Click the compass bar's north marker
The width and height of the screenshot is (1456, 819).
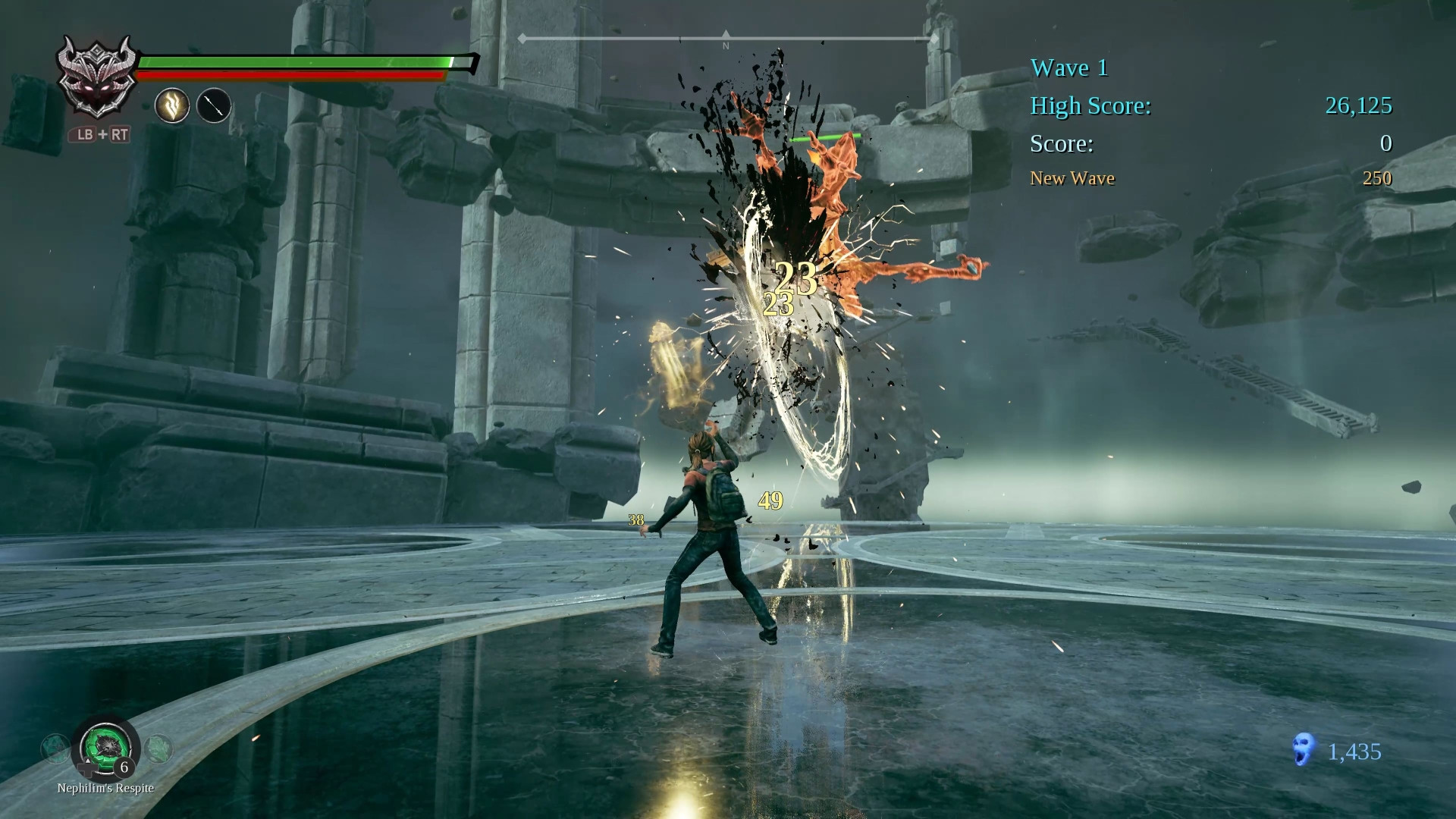click(x=726, y=37)
